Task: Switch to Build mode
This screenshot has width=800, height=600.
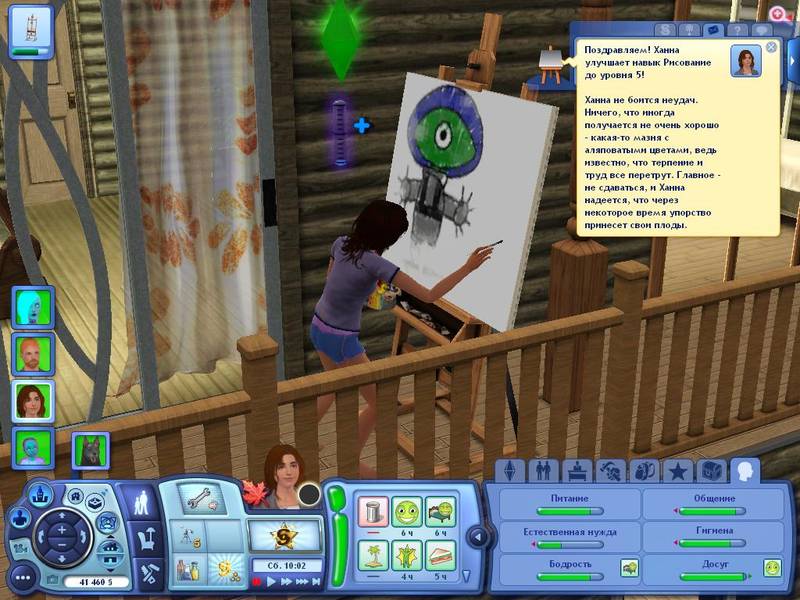Action: click(x=146, y=573)
